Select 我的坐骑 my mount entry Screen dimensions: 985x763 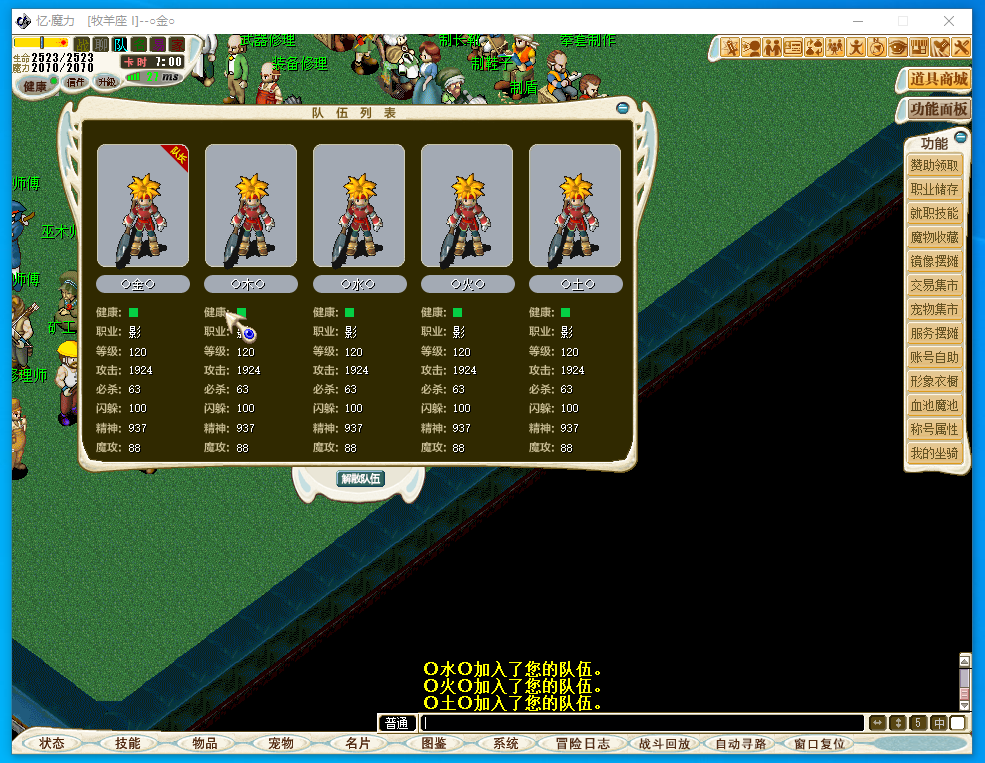pos(934,453)
